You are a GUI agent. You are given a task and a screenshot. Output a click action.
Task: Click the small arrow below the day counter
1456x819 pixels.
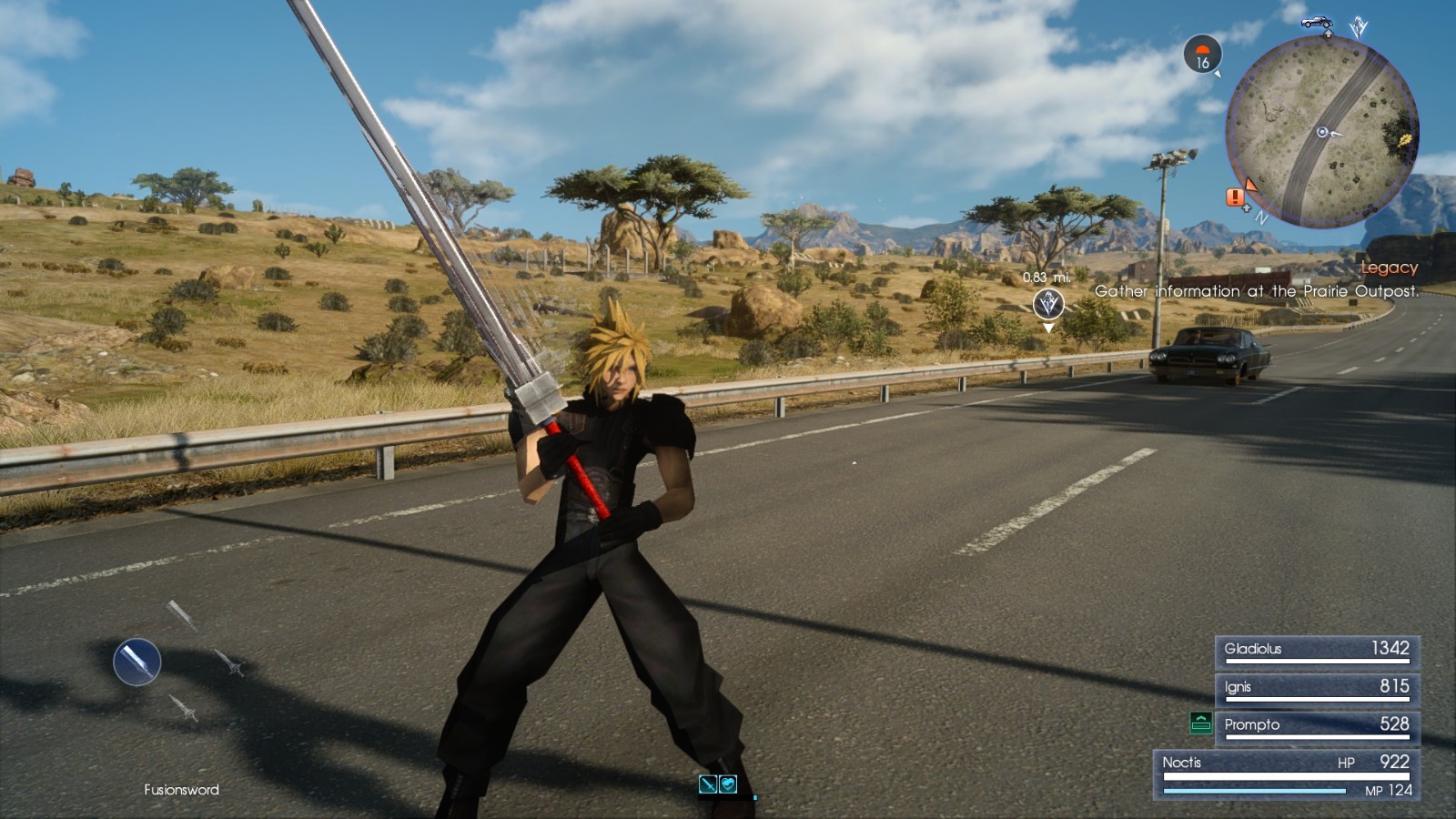(x=1218, y=75)
